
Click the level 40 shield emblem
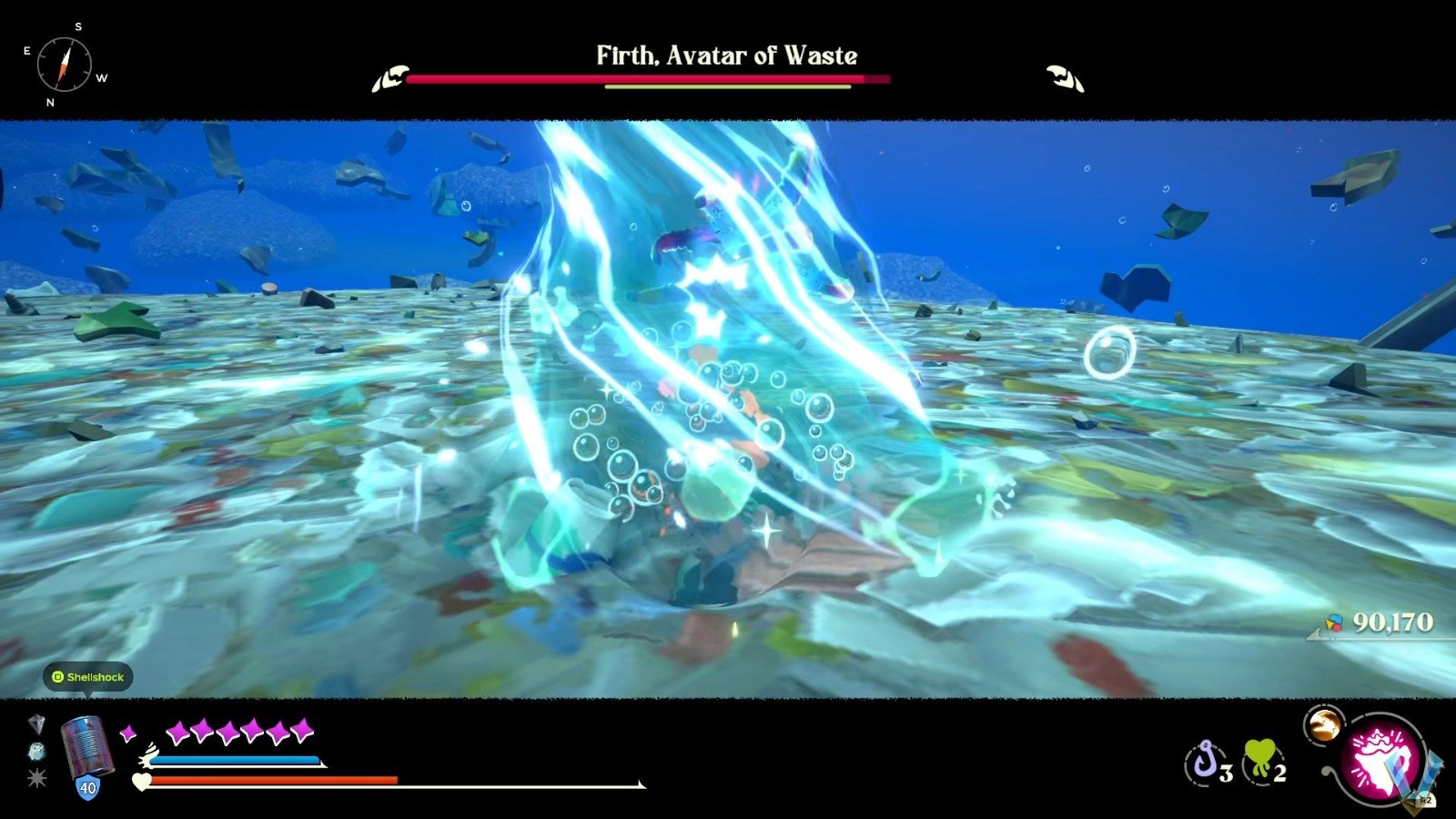tap(87, 786)
